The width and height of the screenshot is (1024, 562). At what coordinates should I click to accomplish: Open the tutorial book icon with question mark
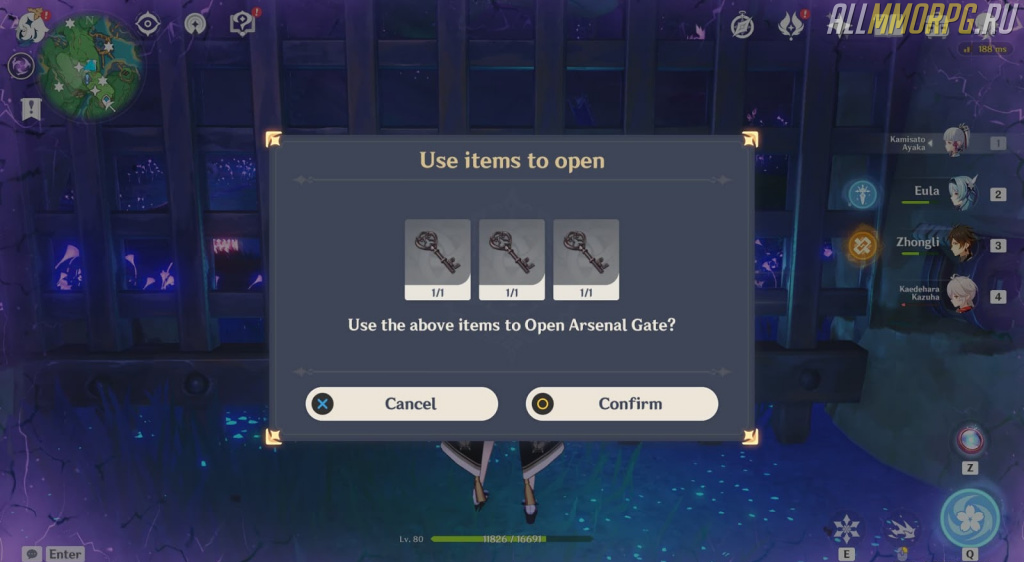(x=243, y=24)
